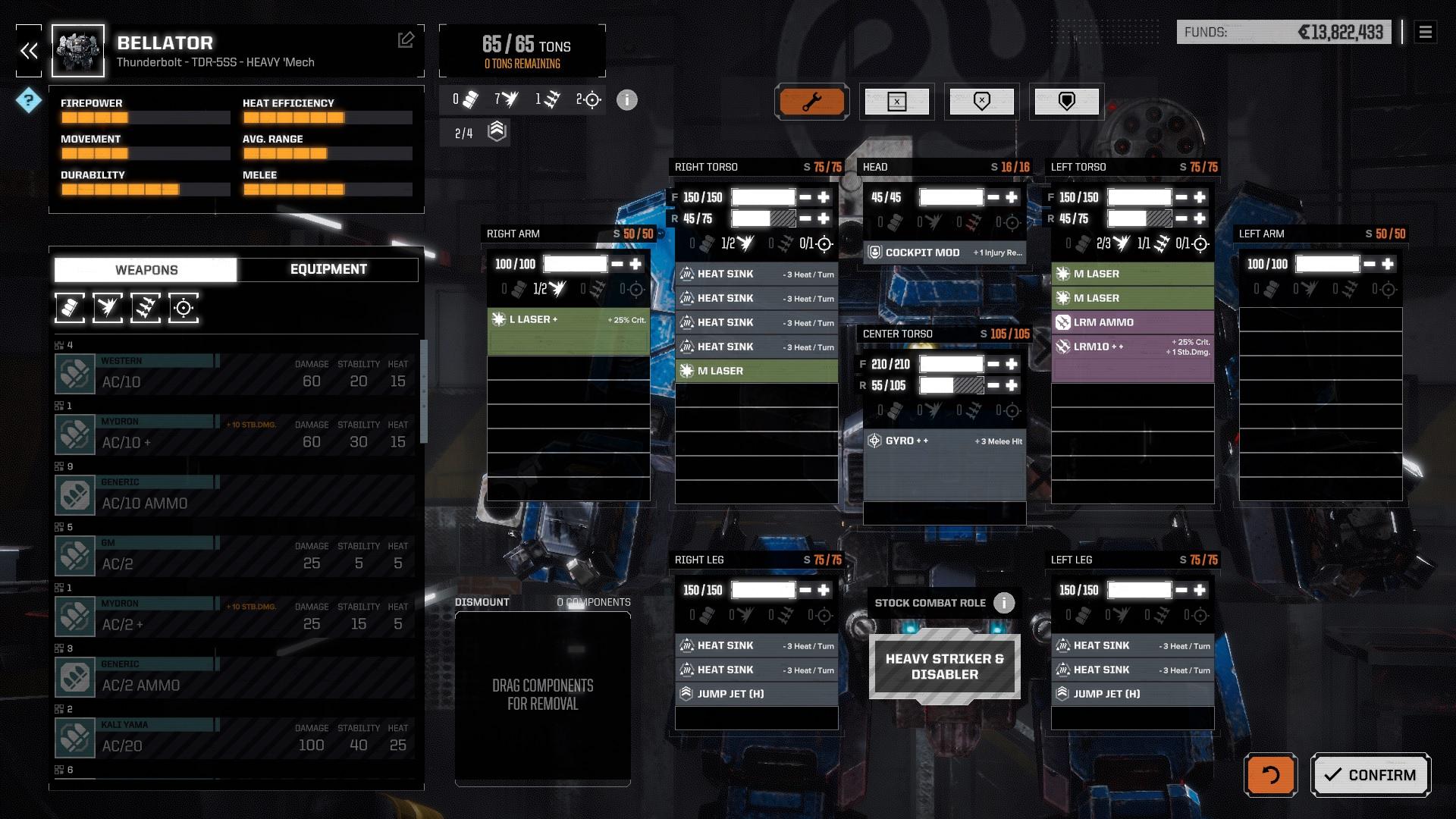Switch to the Equipment tab

[x=328, y=269]
